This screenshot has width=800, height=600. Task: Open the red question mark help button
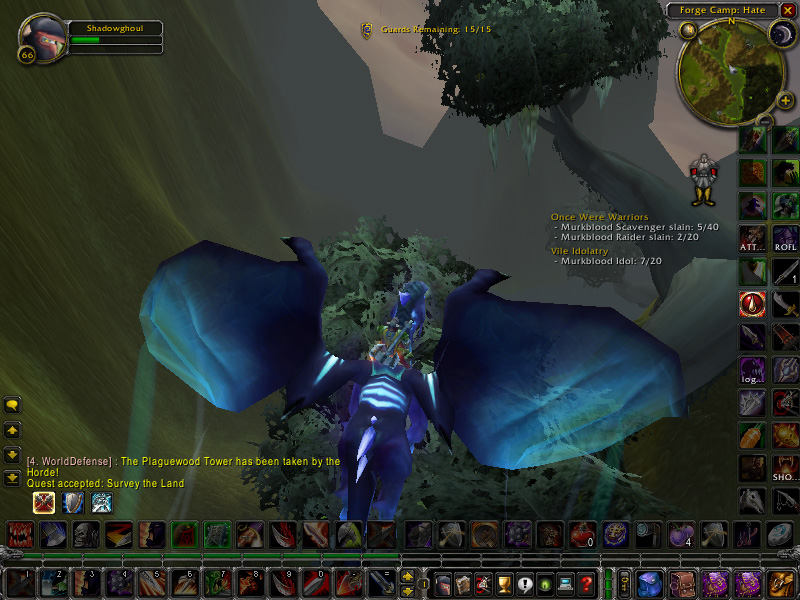tap(587, 582)
